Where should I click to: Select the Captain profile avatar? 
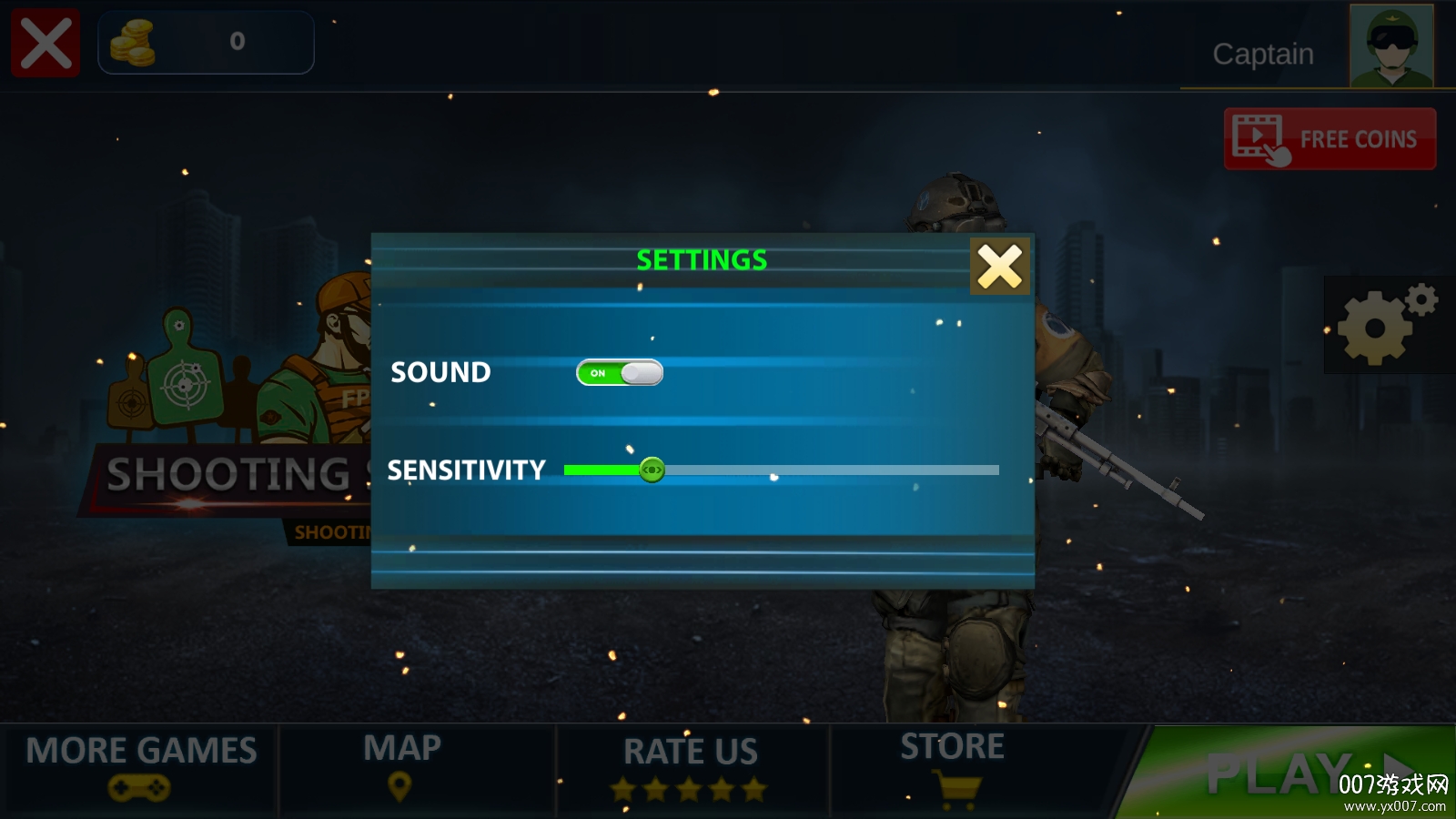1390,45
